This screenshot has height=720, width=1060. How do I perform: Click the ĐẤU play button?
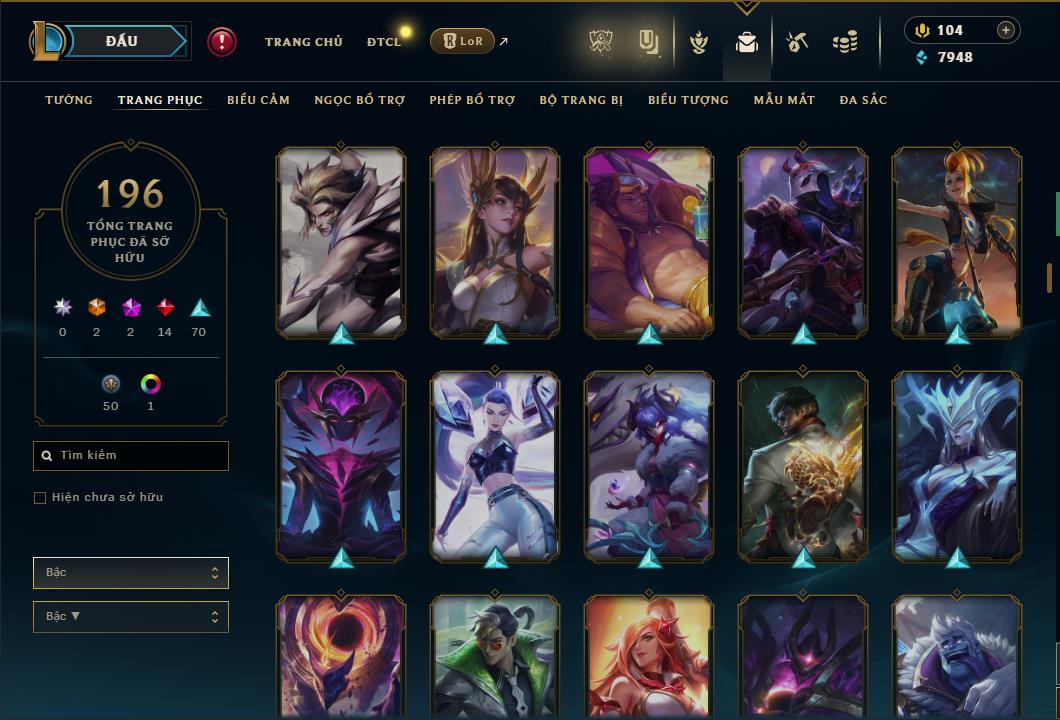[122, 41]
